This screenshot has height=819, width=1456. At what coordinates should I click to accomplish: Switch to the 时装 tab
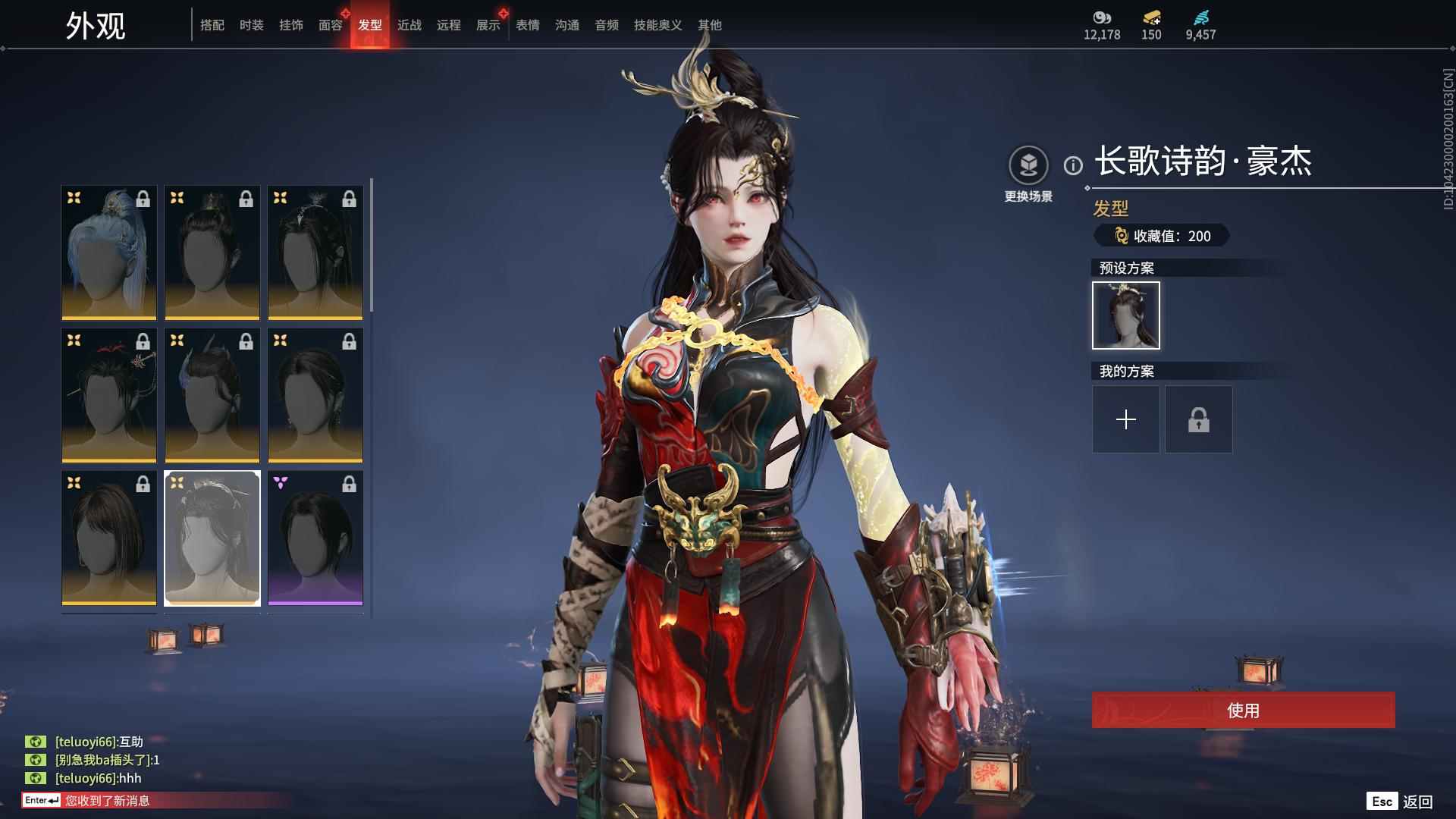click(252, 25)
